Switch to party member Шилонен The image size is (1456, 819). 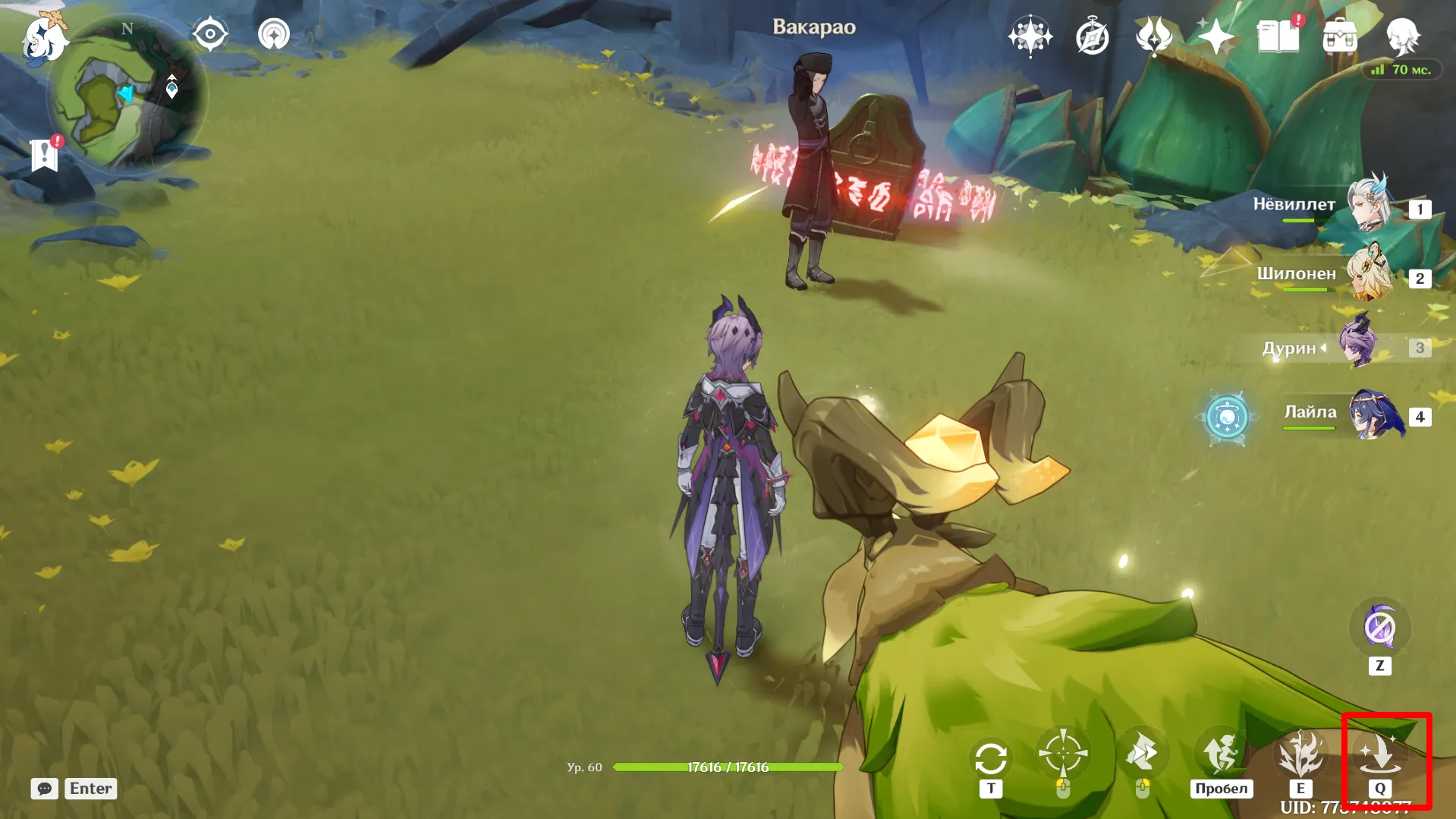[x=1370, y=273]
